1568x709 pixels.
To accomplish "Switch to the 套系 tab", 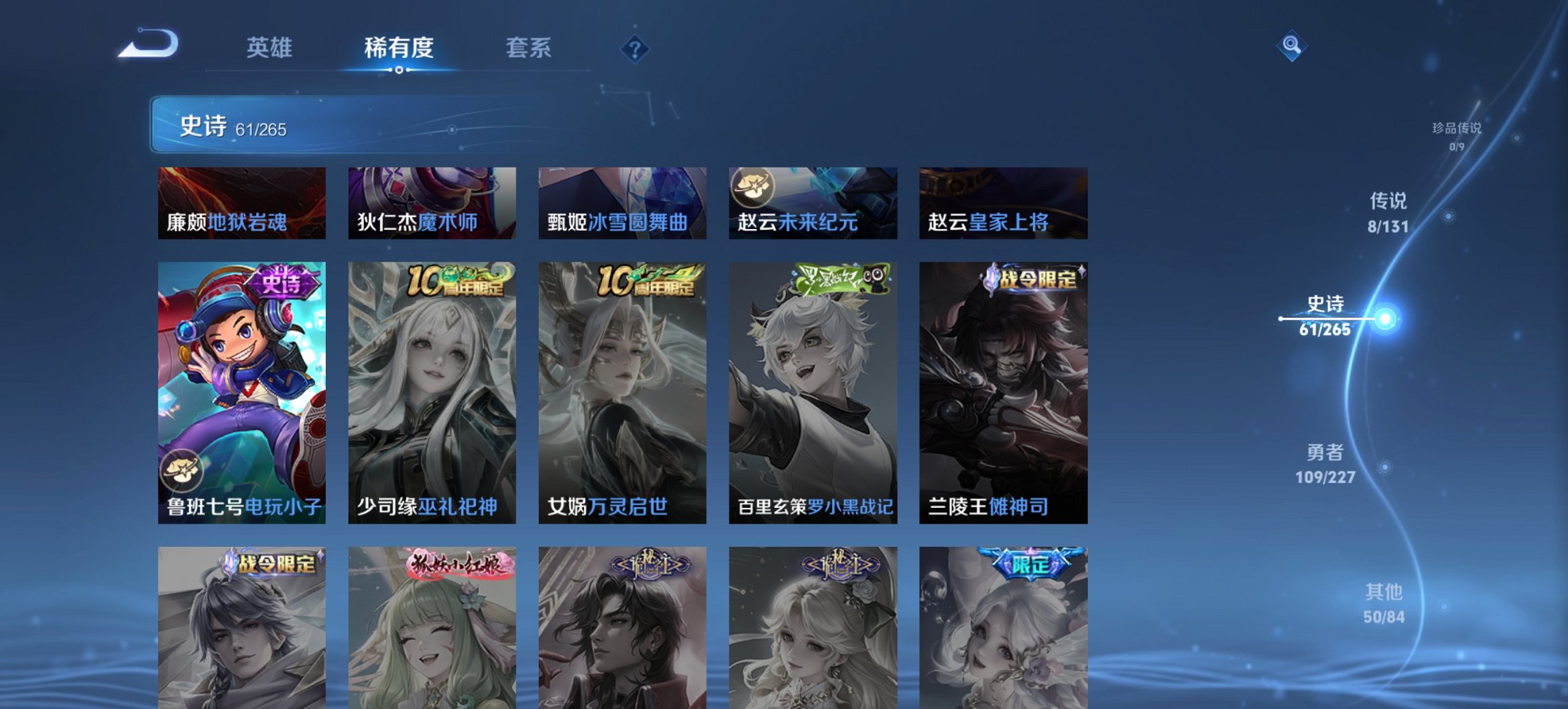I will [x=529, y=48].
